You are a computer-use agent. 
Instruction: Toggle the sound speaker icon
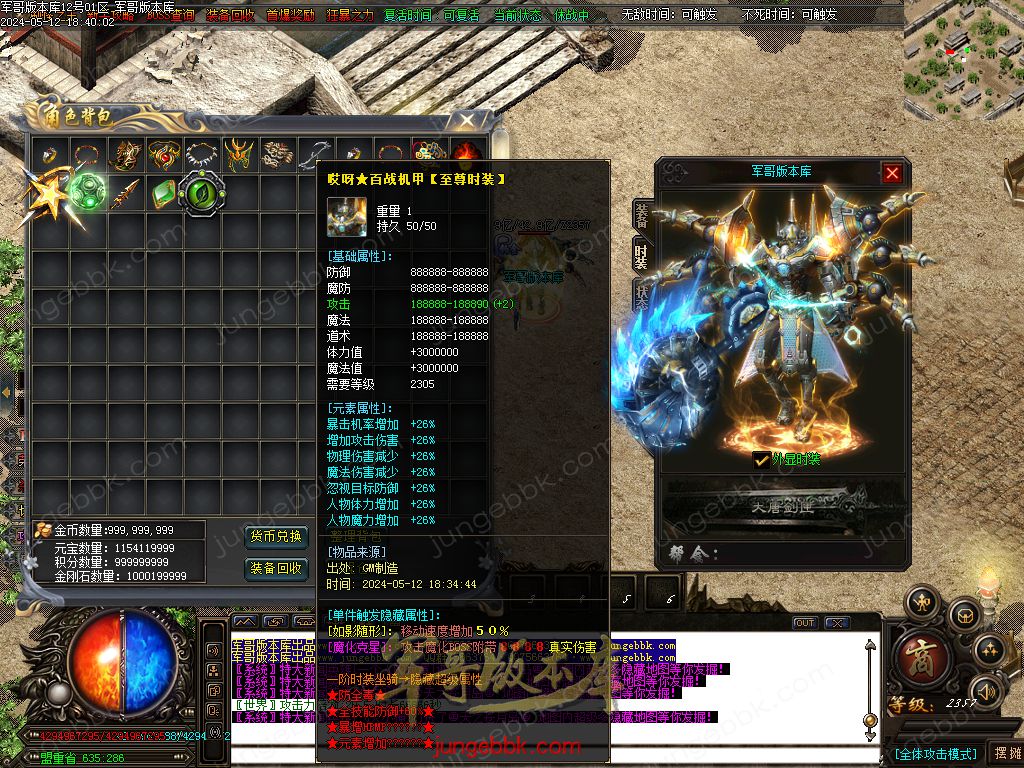click(x=986, y=689)
